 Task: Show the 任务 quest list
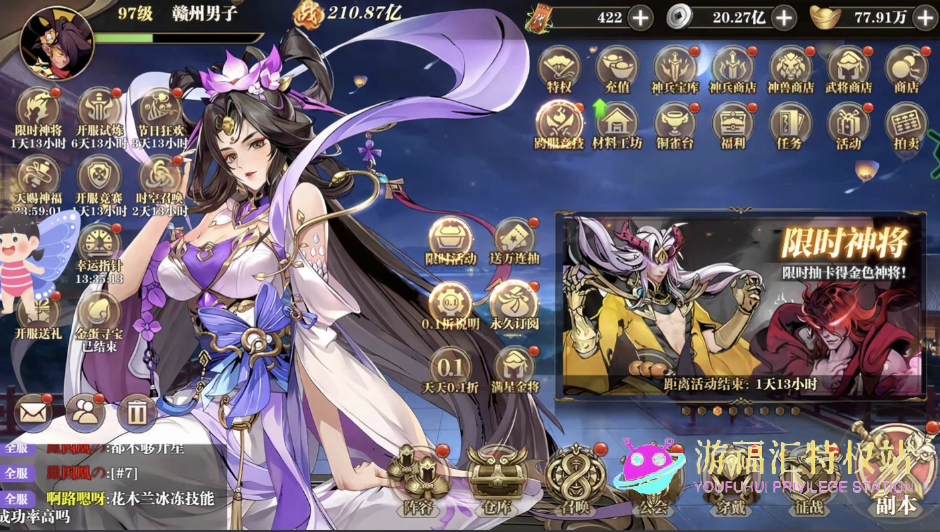click(x=790, y=126)
